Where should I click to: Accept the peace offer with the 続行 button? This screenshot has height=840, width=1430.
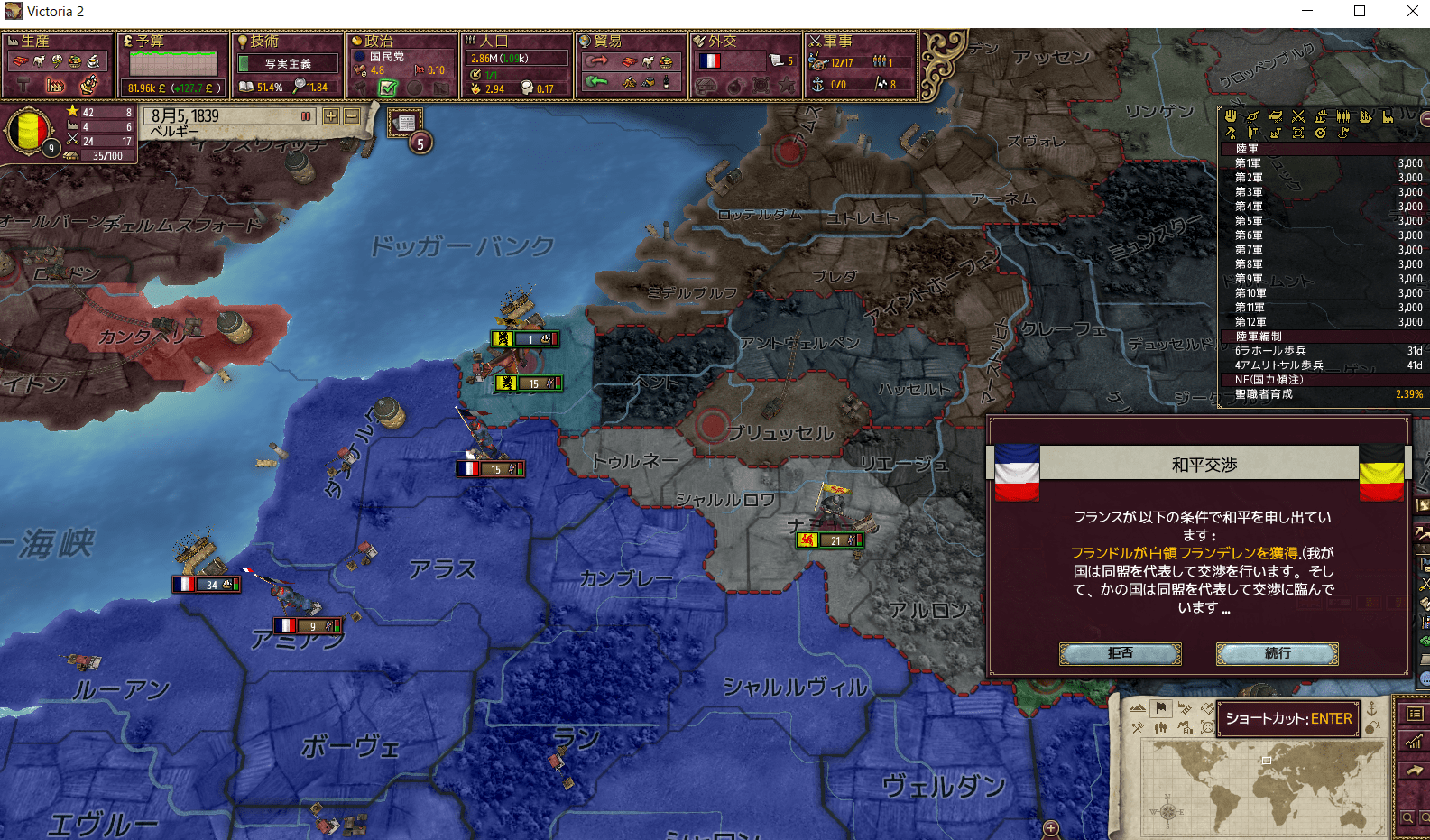click(1277, 653)
